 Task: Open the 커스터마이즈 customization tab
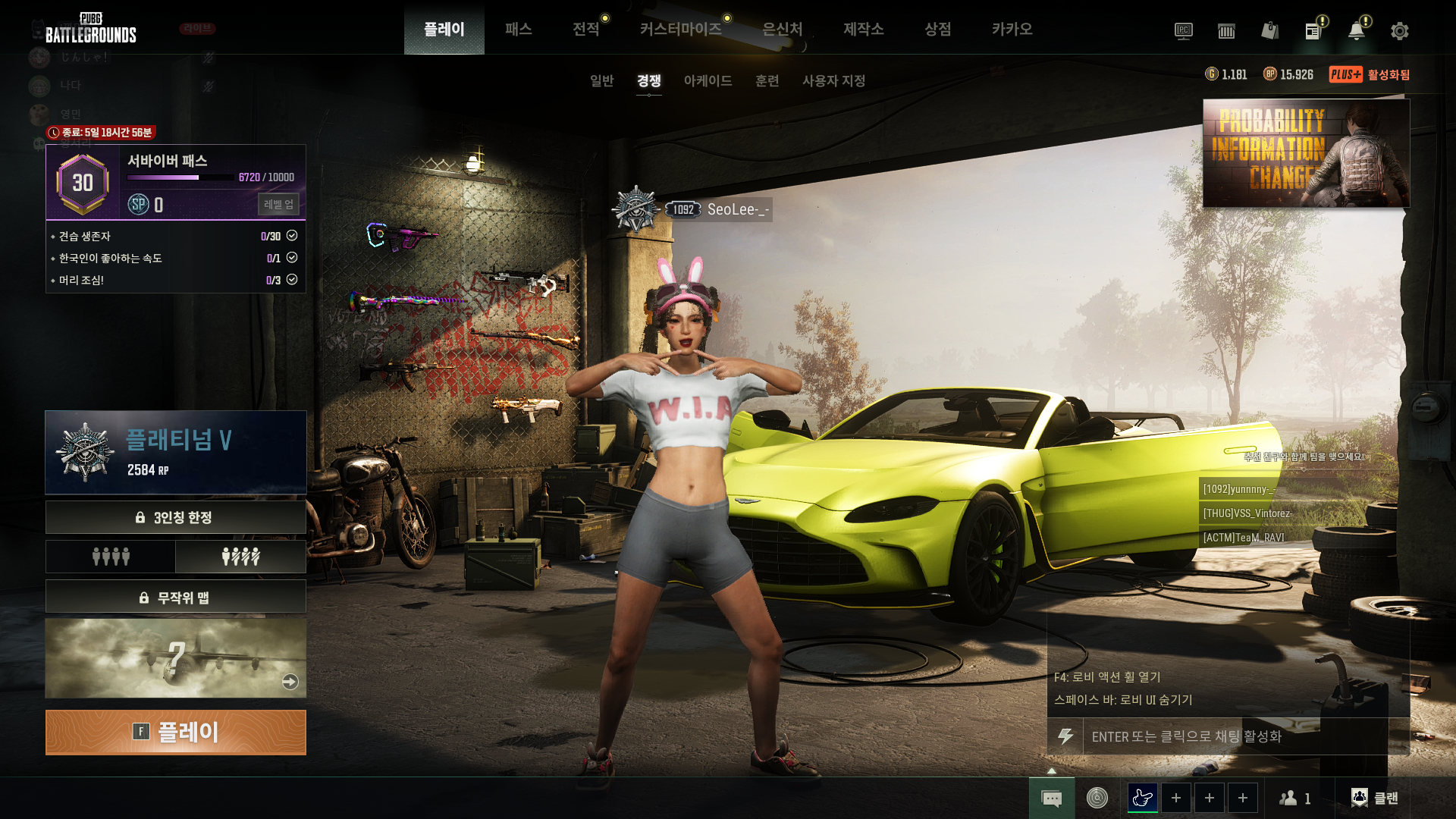[x=680, y=29]
